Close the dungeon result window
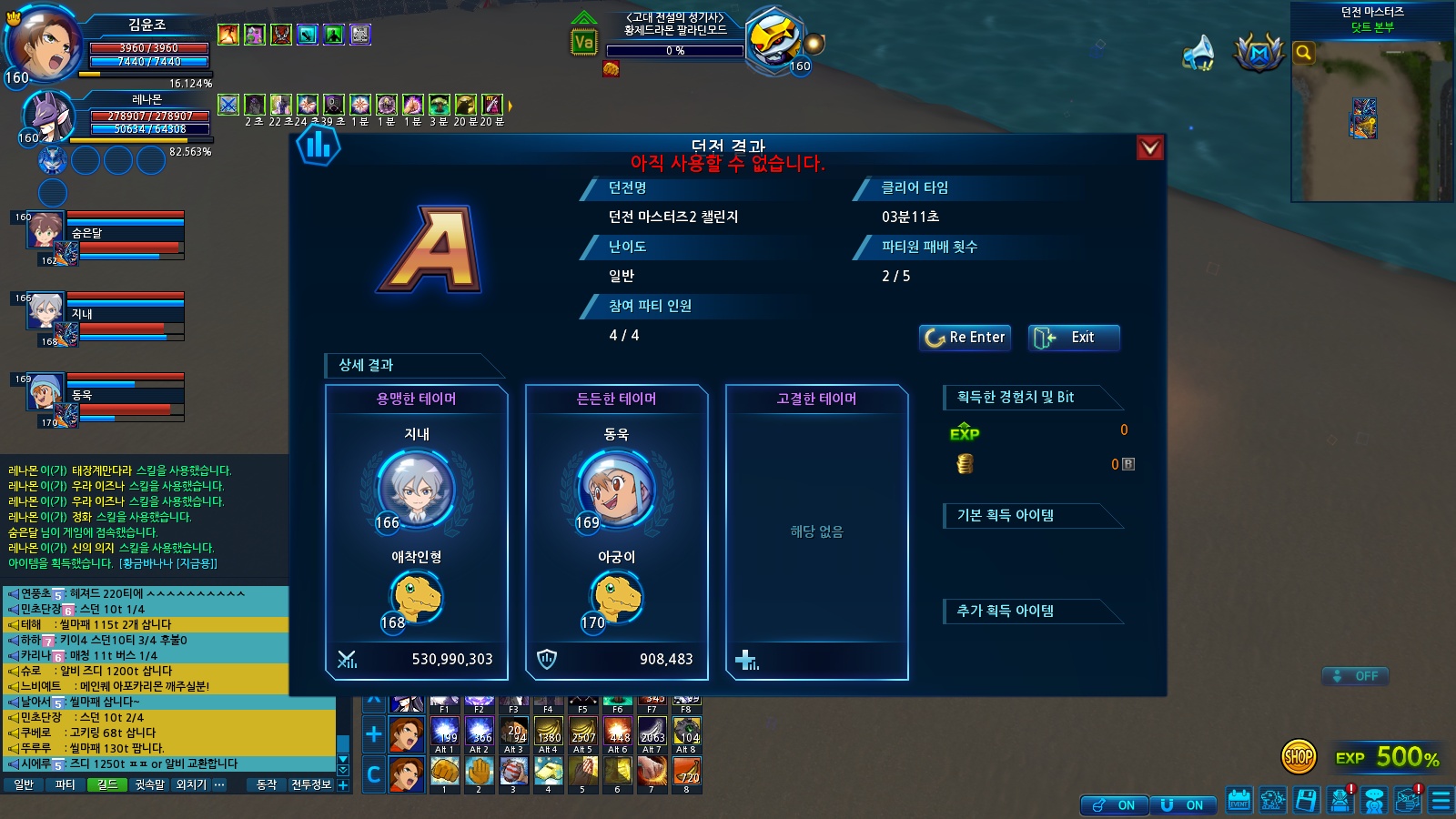The width and height of the screenshot is (1456, 819). coord(1150,147)
